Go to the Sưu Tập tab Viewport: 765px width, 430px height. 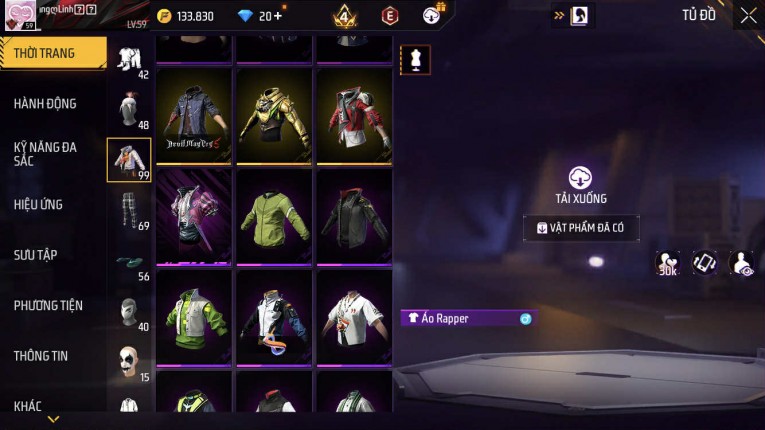(x=35, y=255)
